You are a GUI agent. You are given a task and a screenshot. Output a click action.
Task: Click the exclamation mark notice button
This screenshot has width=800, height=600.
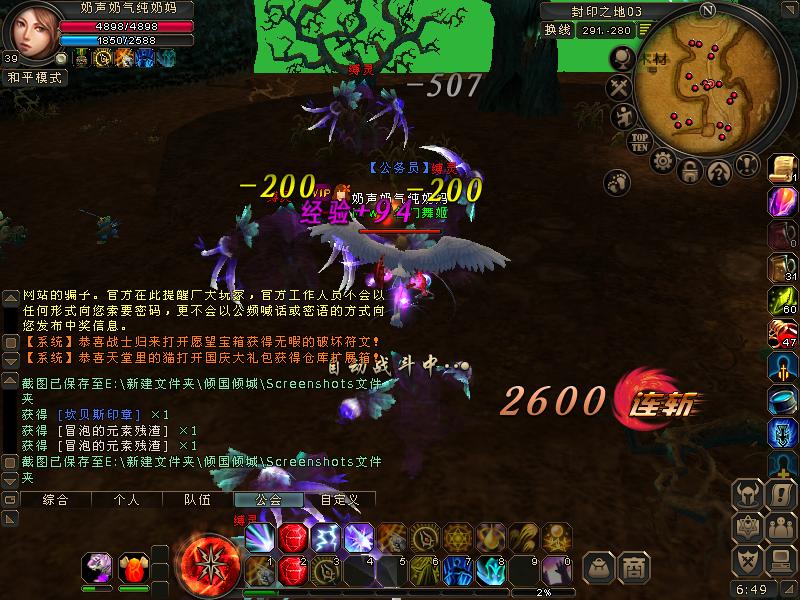point(744,166)
